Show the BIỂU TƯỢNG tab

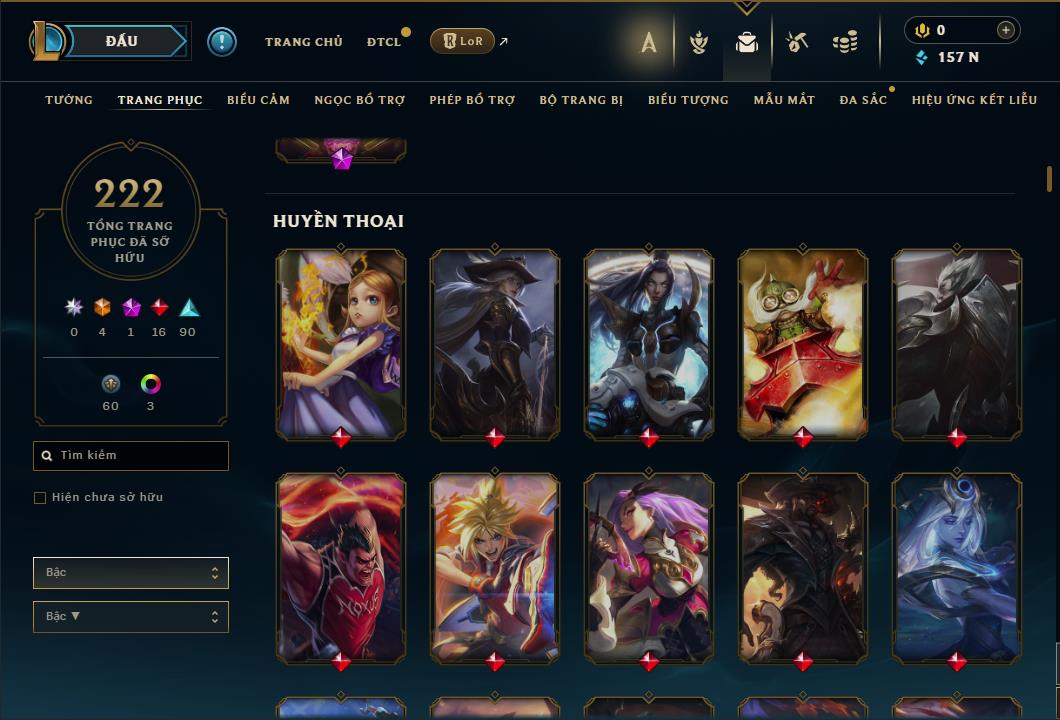pyautogui.click(x=688, y=100)
